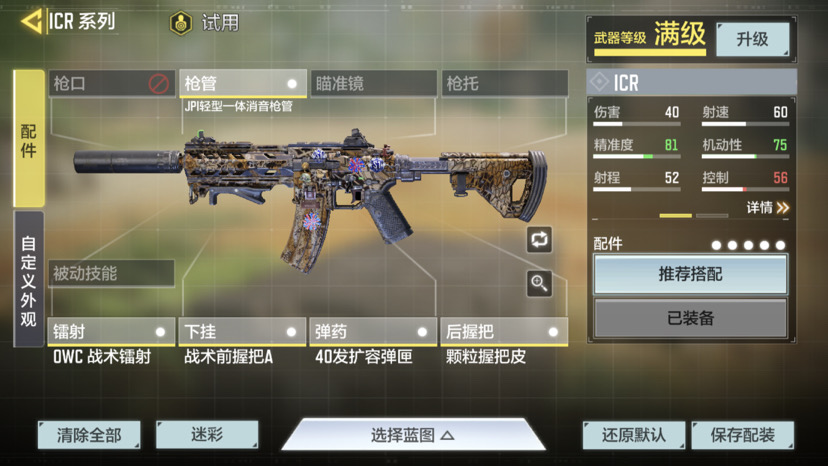Image resolution: width=828 pixels, height=466 pixels.
Task: Select the 后握把 rear grip slot
Action: (504, 332)
